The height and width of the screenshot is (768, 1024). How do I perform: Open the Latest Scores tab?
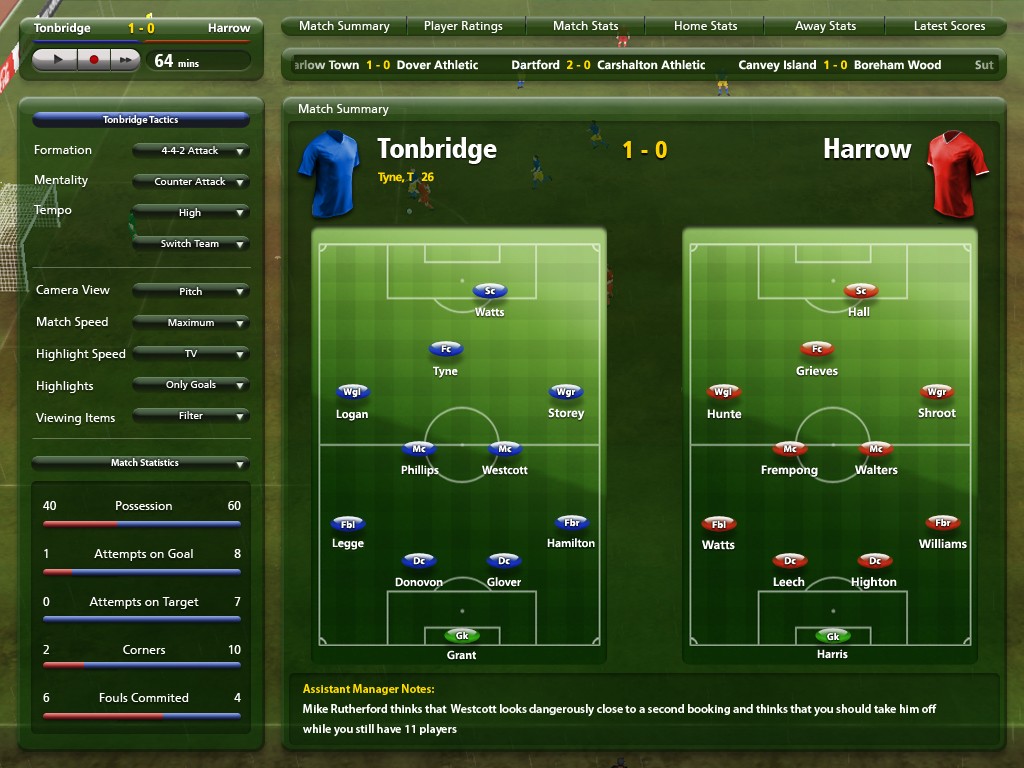pyautogui.click(x=949, y=26)
